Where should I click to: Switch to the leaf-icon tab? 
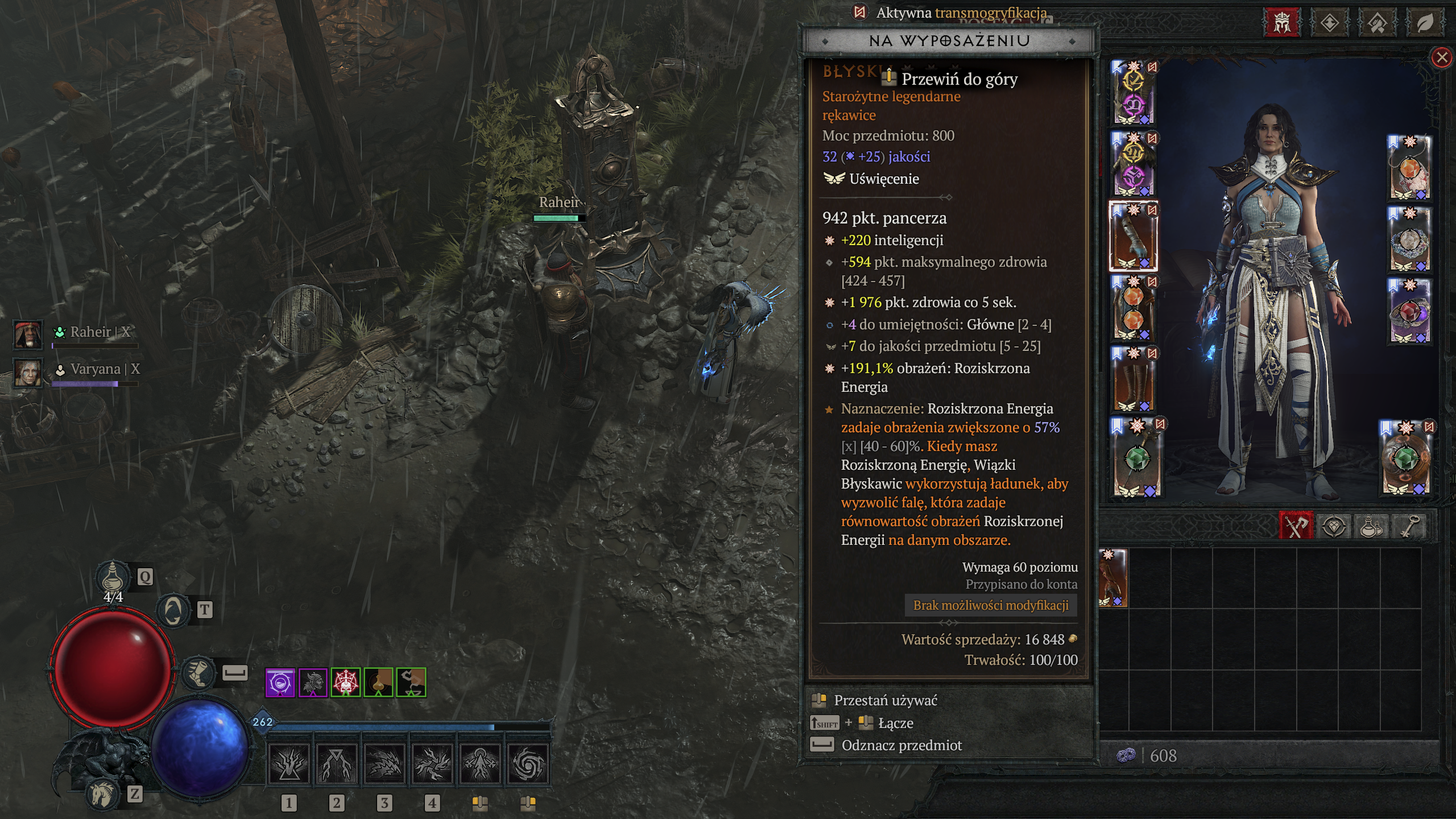click(x=1425, y=23)
